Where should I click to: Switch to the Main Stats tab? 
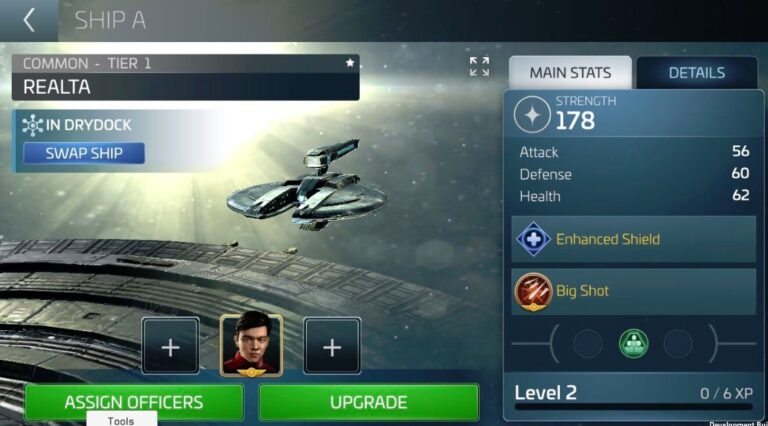570,72
